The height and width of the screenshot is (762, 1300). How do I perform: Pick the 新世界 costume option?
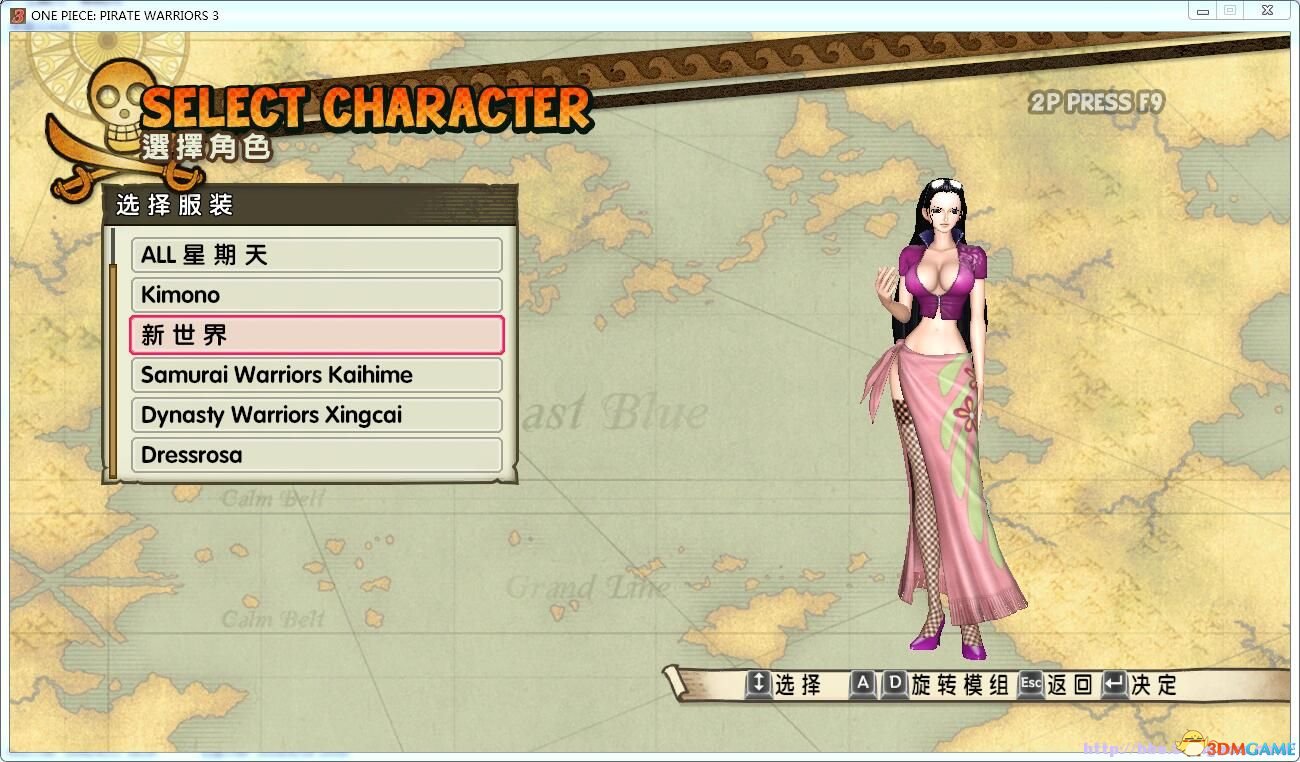[x=316, y=335]
